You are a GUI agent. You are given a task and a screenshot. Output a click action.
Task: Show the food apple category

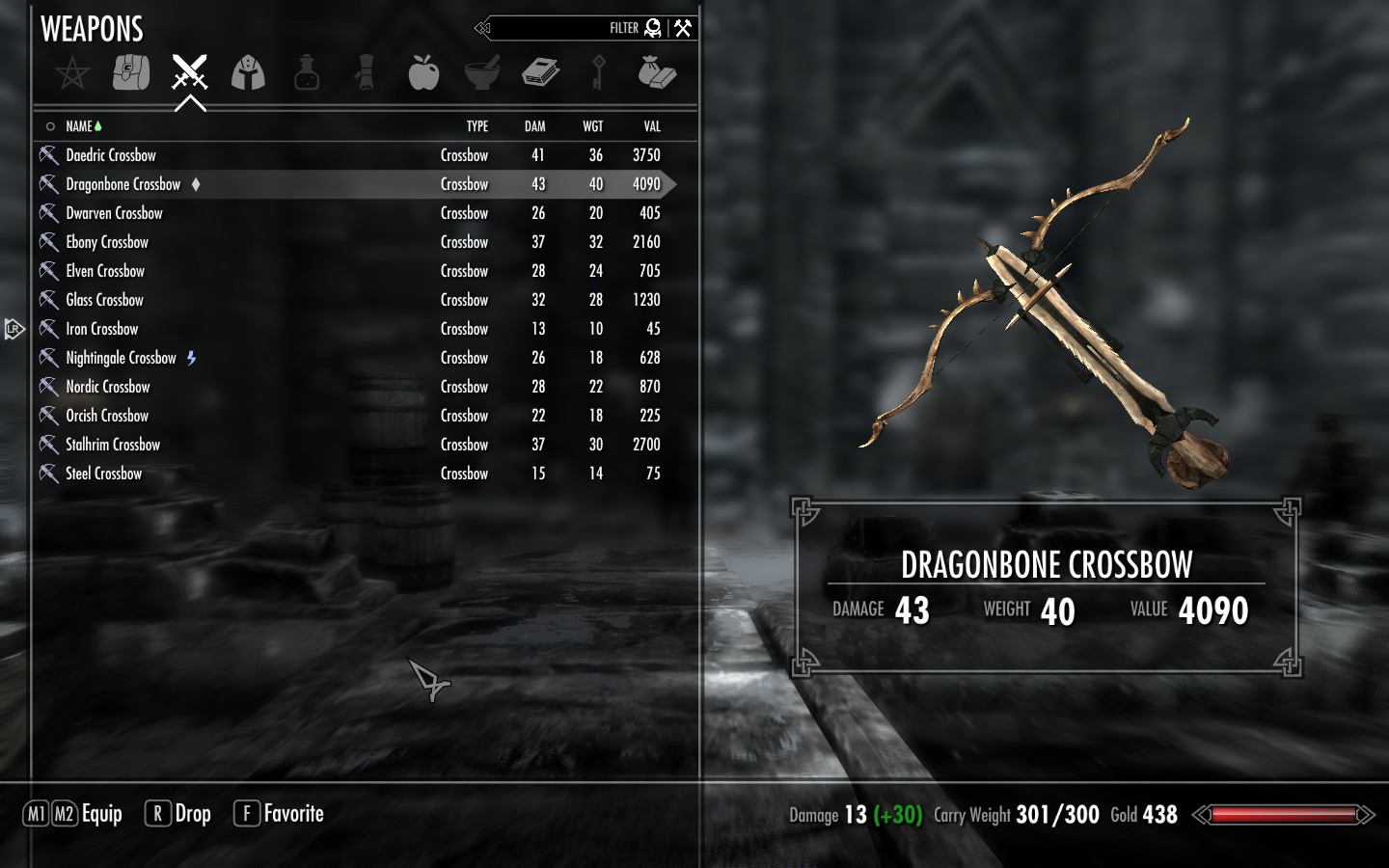coord(423,72)
